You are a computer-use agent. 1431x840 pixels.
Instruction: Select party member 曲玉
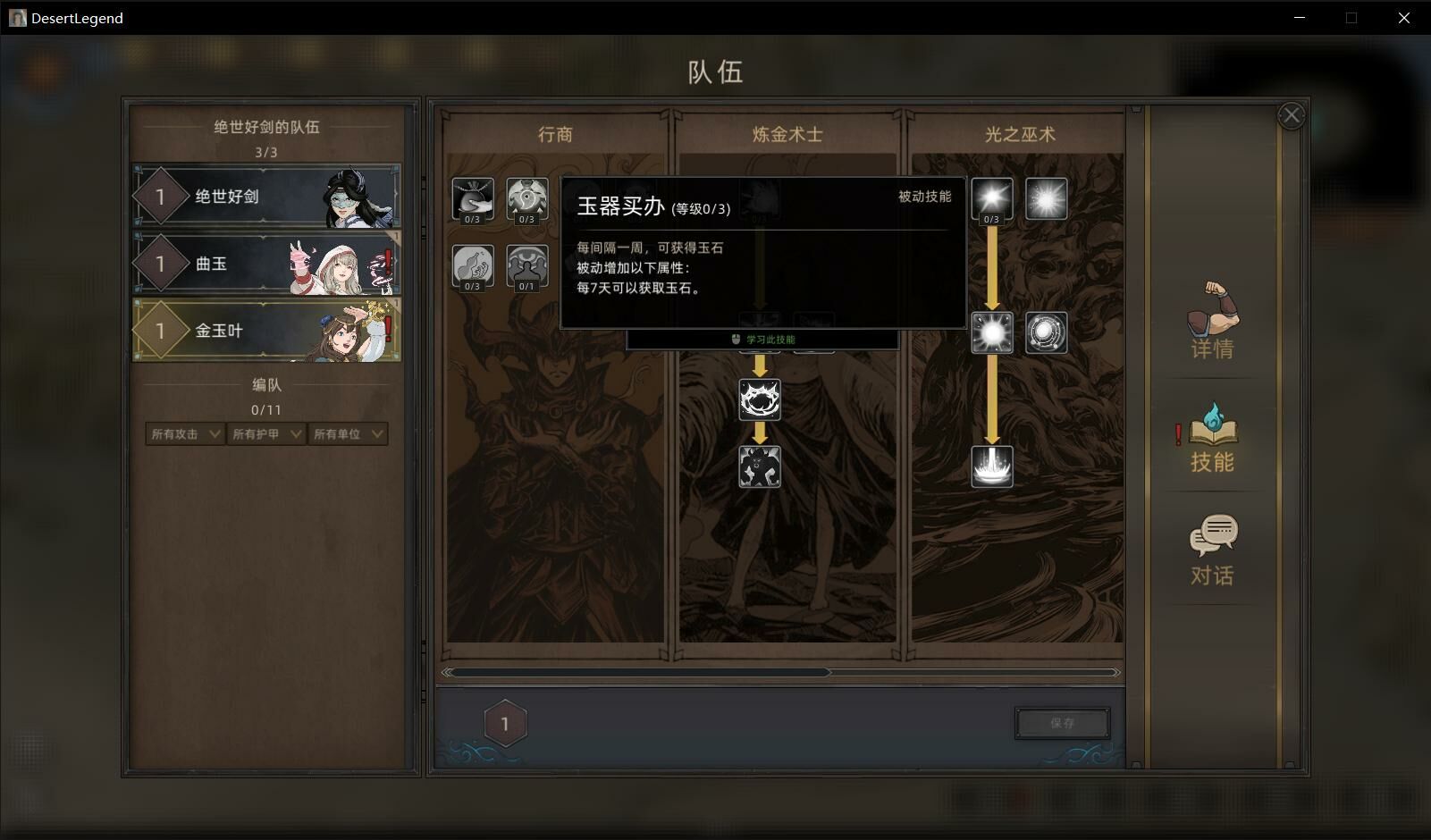[x=266, y=264]
